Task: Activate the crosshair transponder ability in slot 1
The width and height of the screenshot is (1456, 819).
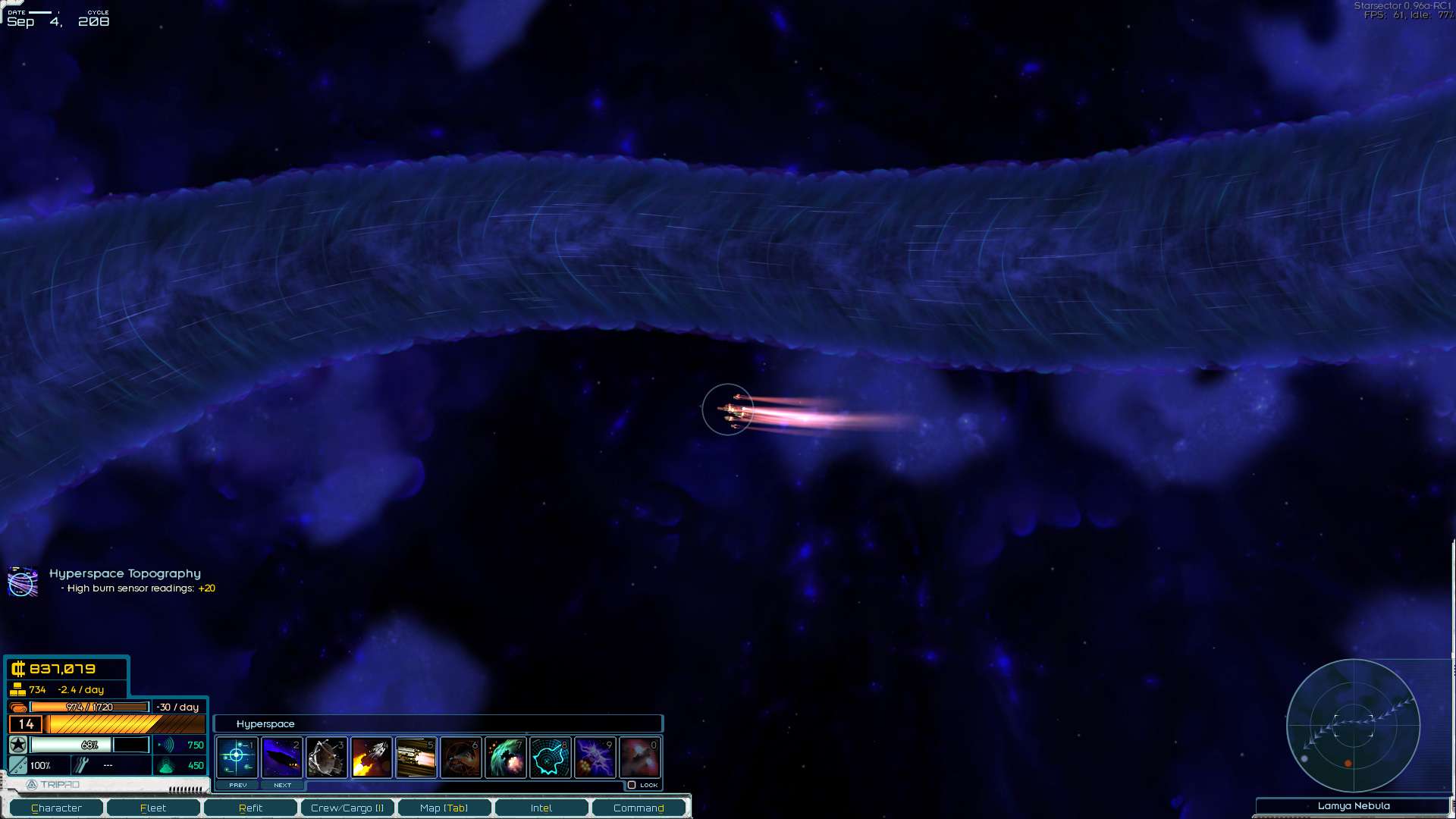Action: tap(237, 757)
